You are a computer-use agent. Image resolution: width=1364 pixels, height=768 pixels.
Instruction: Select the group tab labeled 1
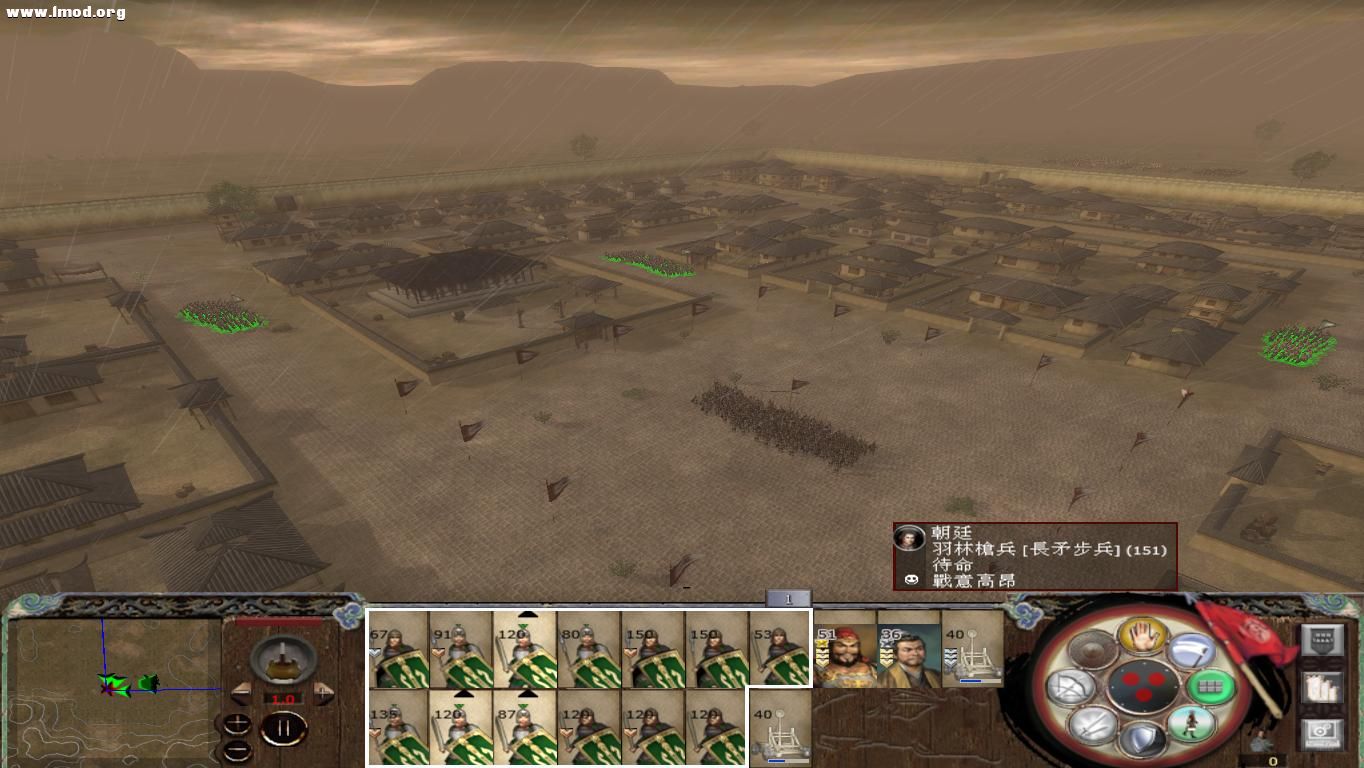click(789, 598)
